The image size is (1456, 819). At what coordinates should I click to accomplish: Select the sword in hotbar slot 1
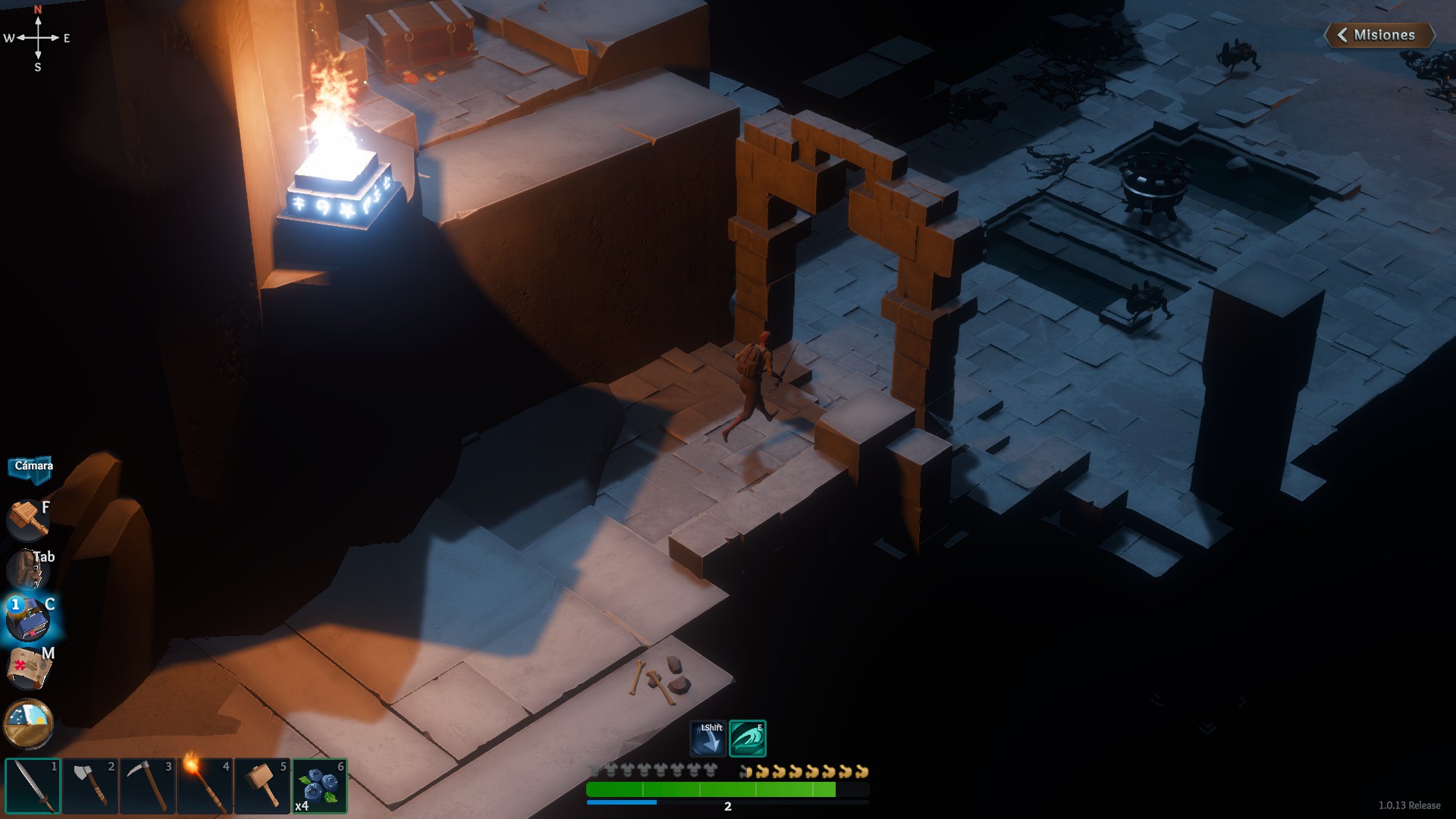point(33,786)
